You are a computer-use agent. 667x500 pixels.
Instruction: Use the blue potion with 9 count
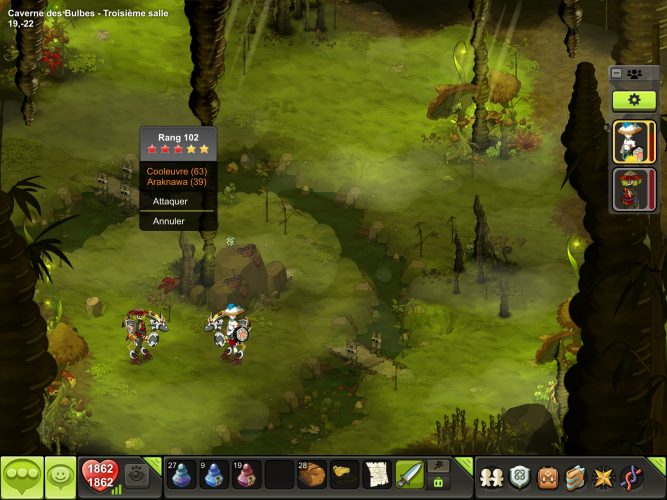tap(213, 475)
